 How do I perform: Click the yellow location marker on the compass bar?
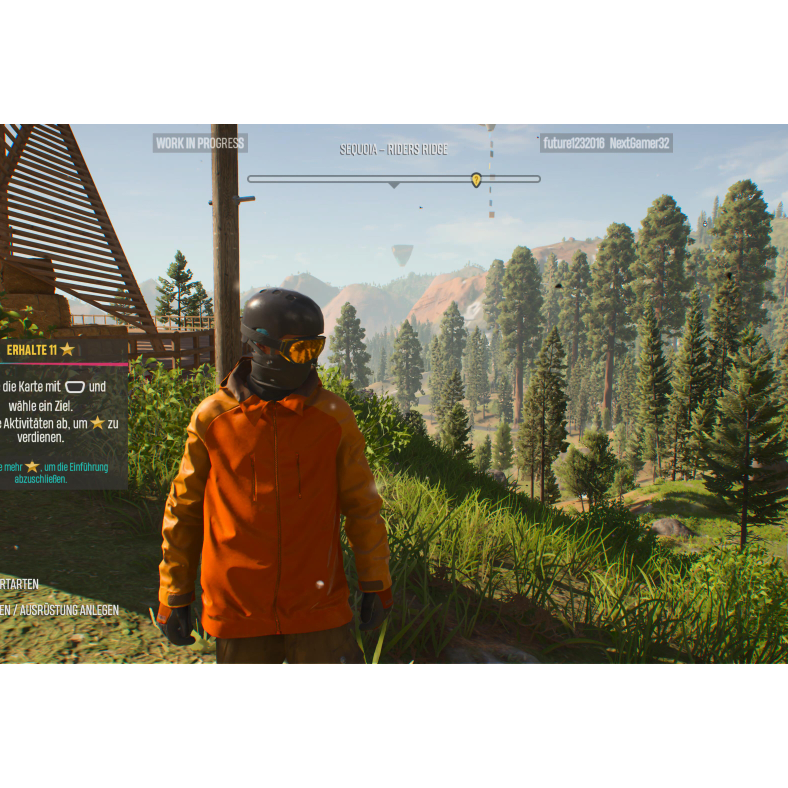coord(476,180)
